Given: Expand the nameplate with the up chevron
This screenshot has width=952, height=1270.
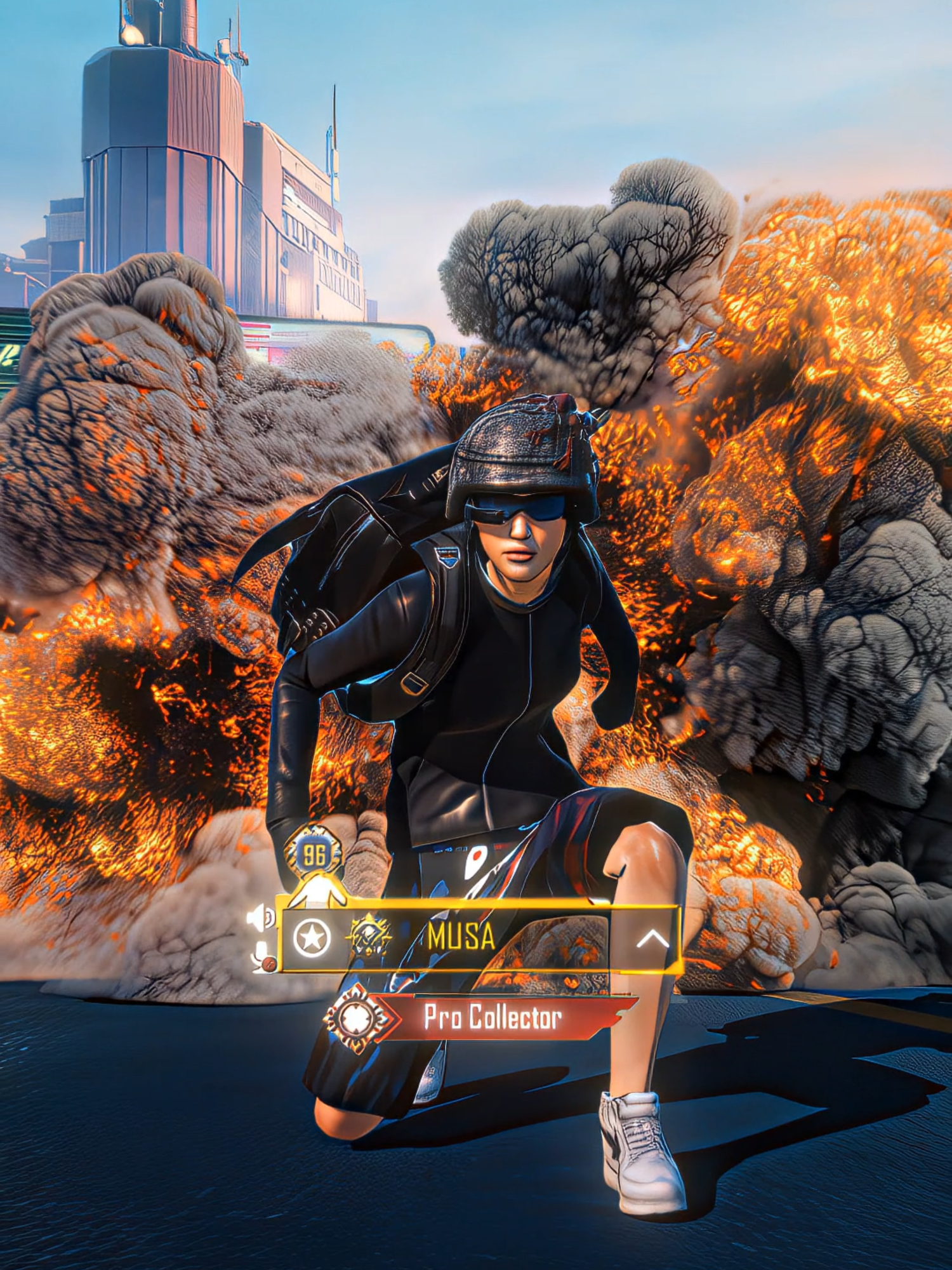Looking at the screenshot, I should tap(654, 938).
